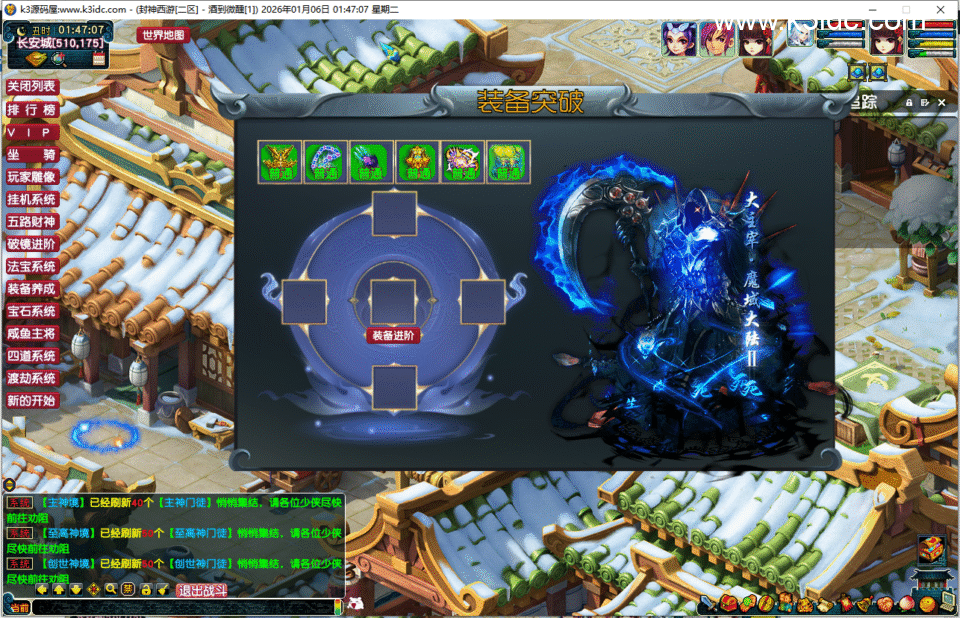Open the 世界地图 world map
Image resolution: width=960 pixels, height=618 pixels.
(163, 35)
